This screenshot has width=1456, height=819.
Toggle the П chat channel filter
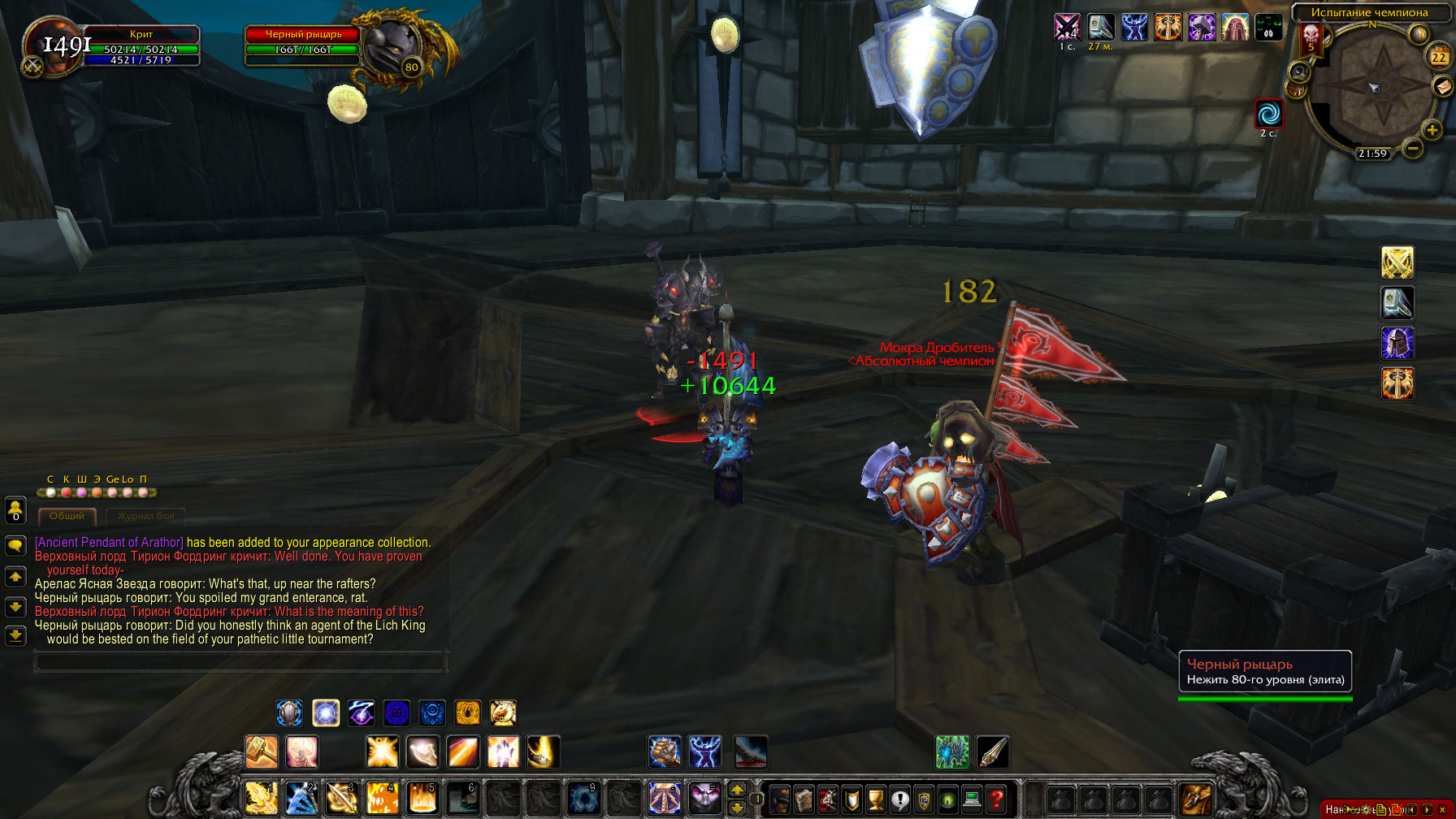coord(143,492)
